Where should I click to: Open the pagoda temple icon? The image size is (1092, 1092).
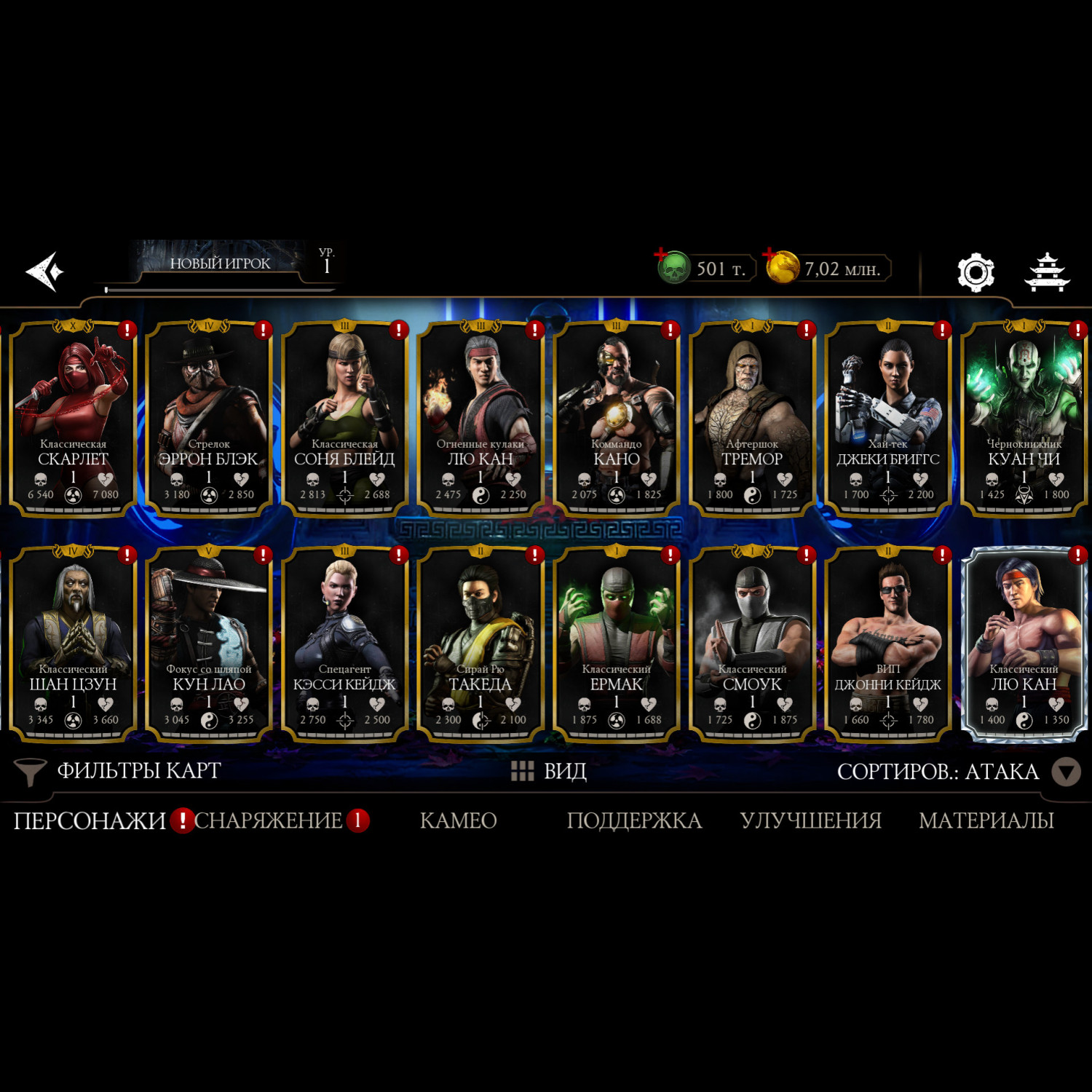pyautogui.click(x=1047, y=272)
